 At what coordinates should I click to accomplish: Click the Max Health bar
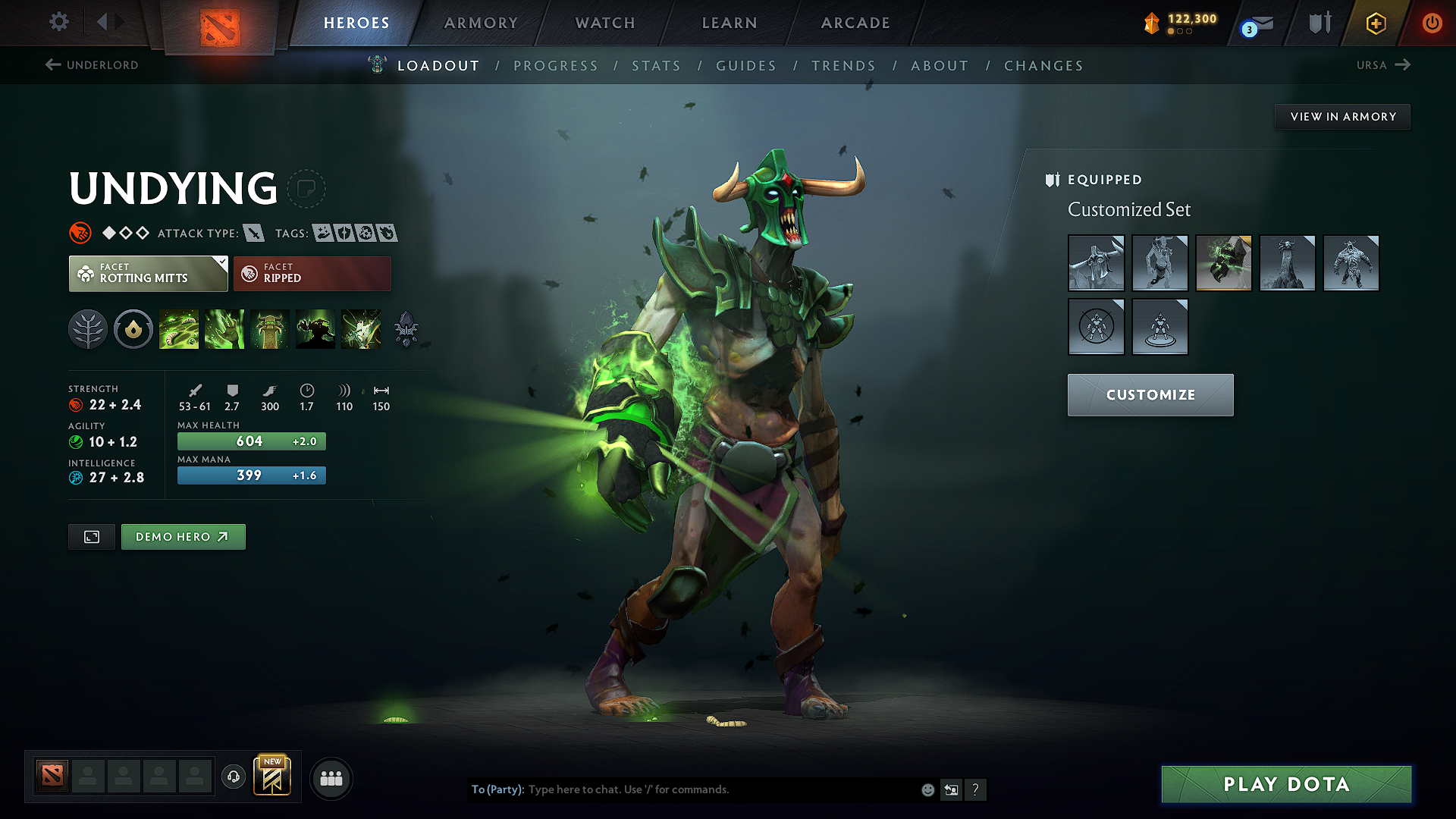point(251,441)
